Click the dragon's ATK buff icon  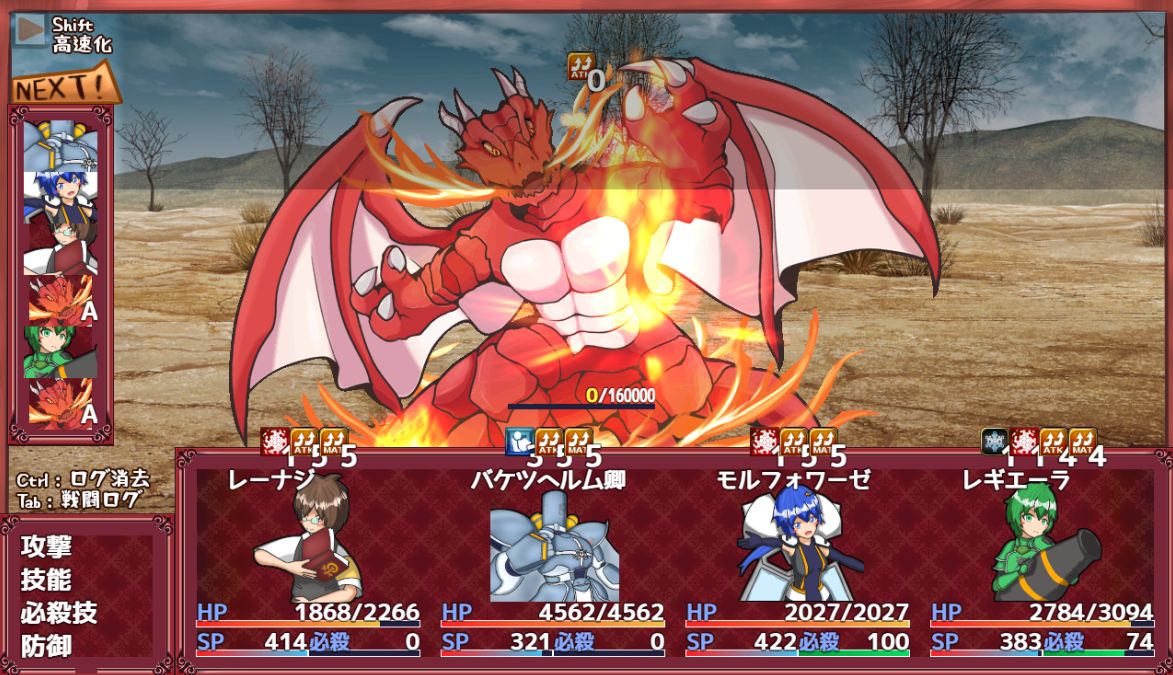(580, 67)
